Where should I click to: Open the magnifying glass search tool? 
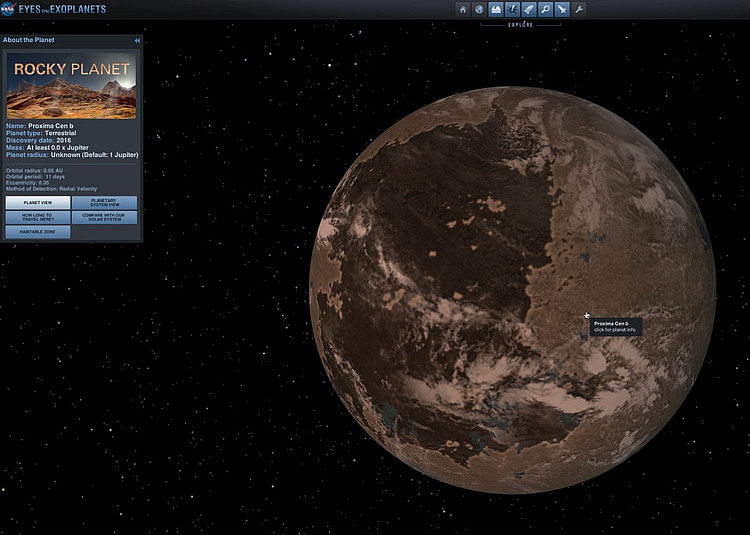coord(545,9)
